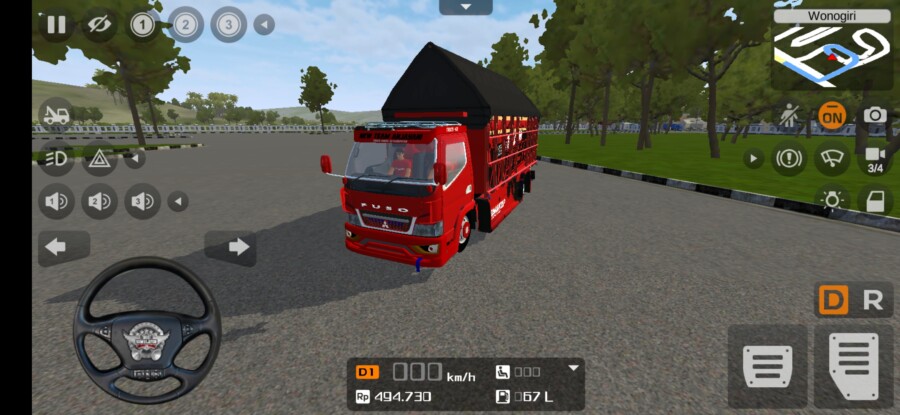Take a photo with the camera icon

click(x=875, y=115)
